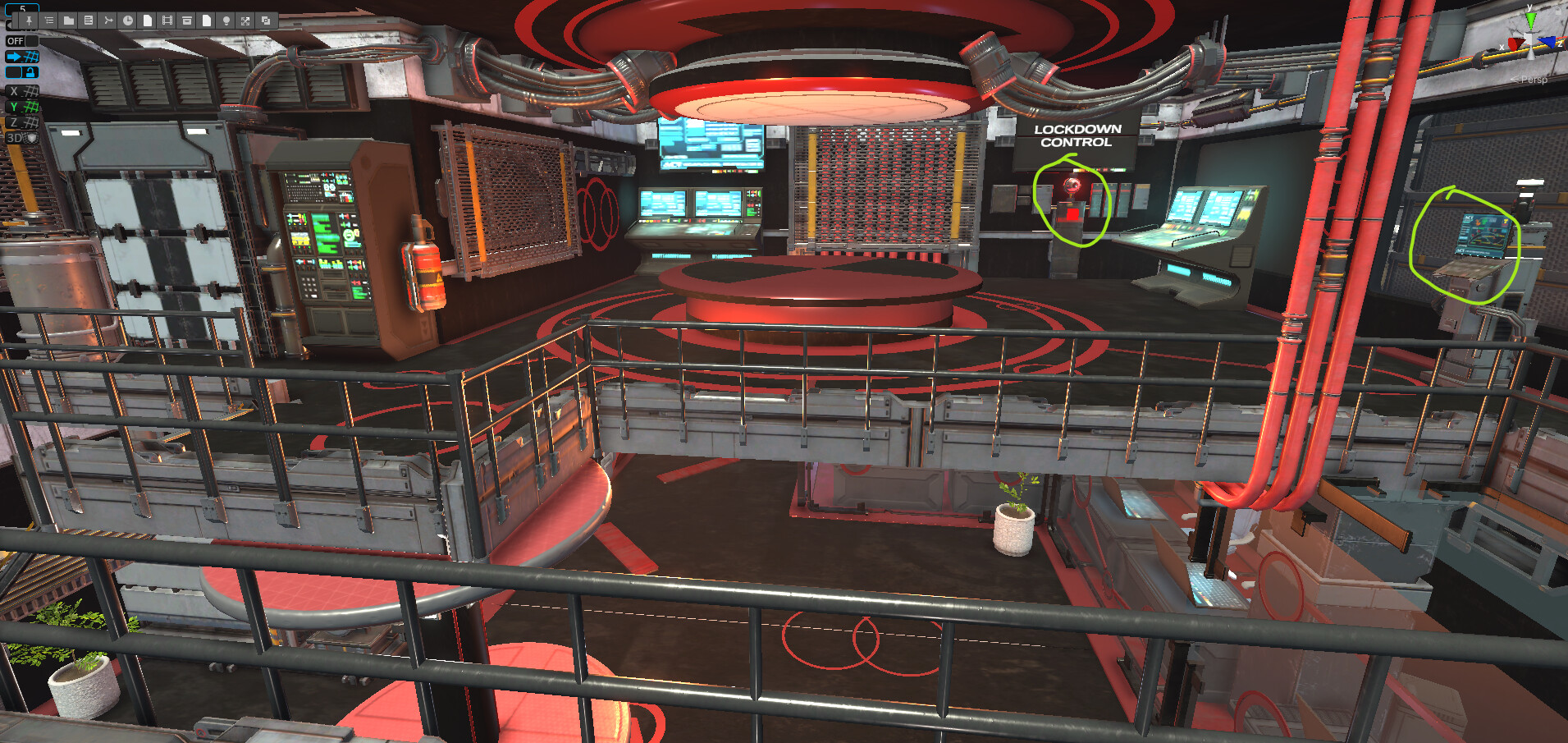Click the blue Z cone on the gizmo
Viewport: 1568px width, 743px height.
click(x=1548, y=42)
